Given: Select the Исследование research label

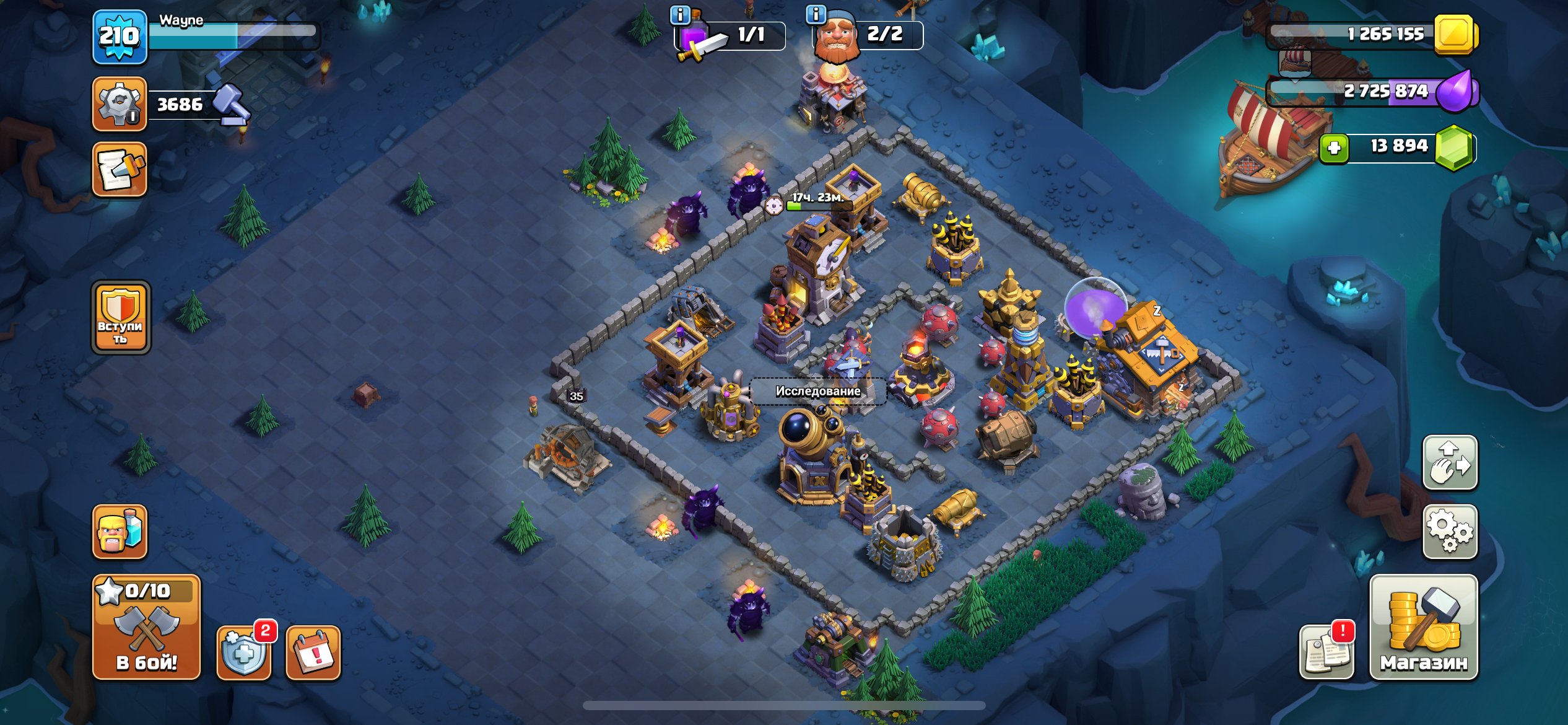Looking at the screenshot, I should [x=817, y=392].
